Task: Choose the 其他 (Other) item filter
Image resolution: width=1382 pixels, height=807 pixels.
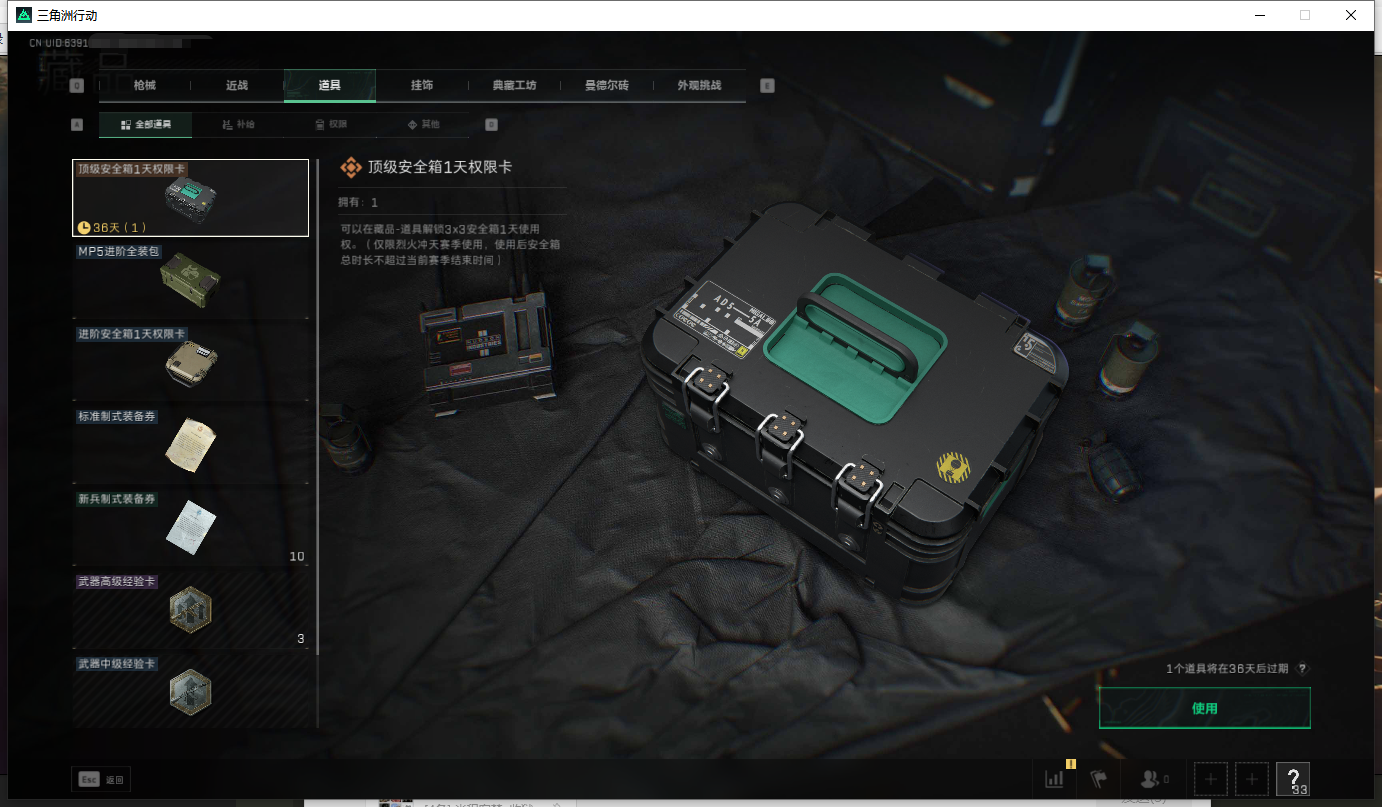Action: click(423, 125)
